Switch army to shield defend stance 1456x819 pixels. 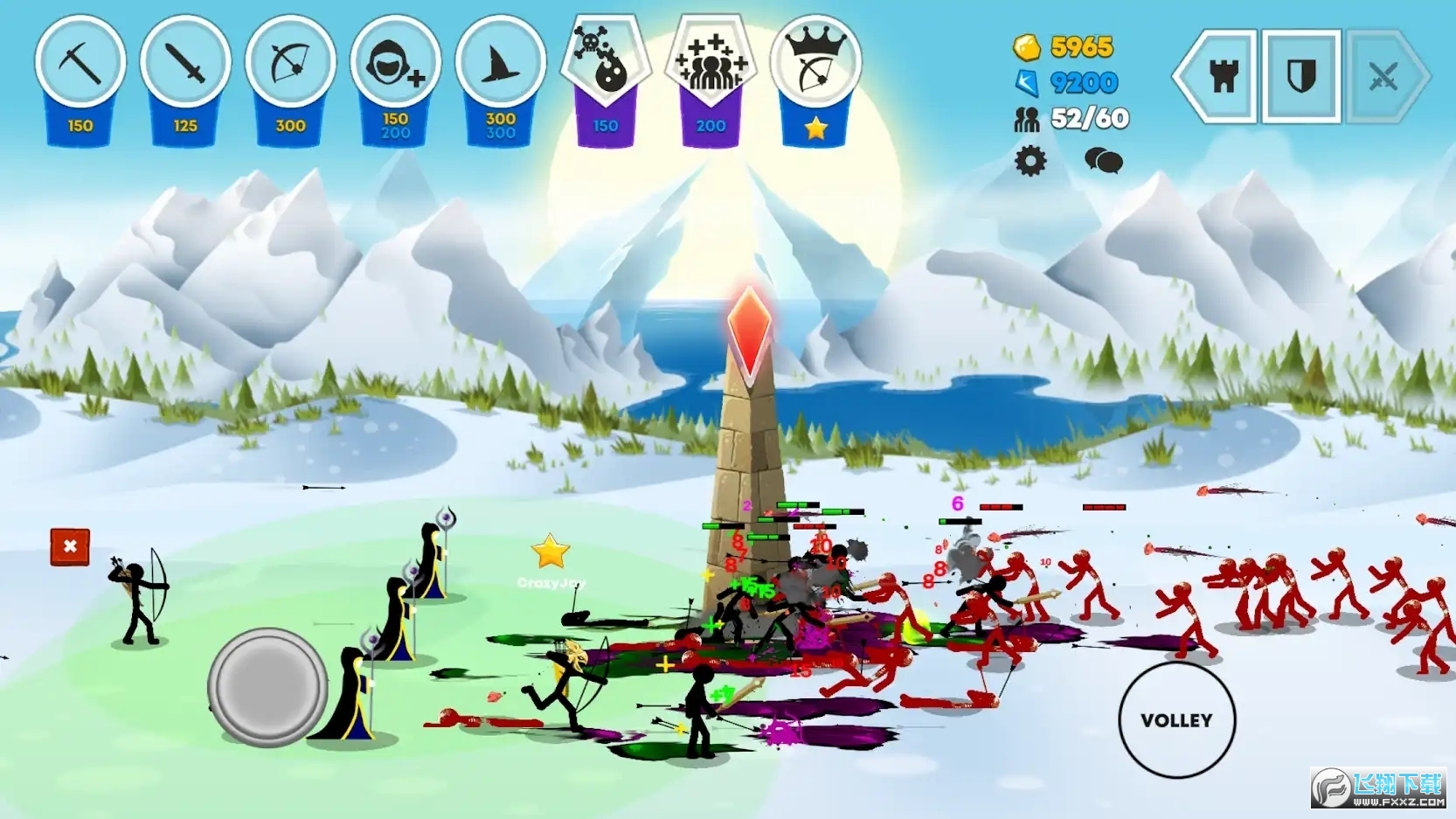(1301, 77)
